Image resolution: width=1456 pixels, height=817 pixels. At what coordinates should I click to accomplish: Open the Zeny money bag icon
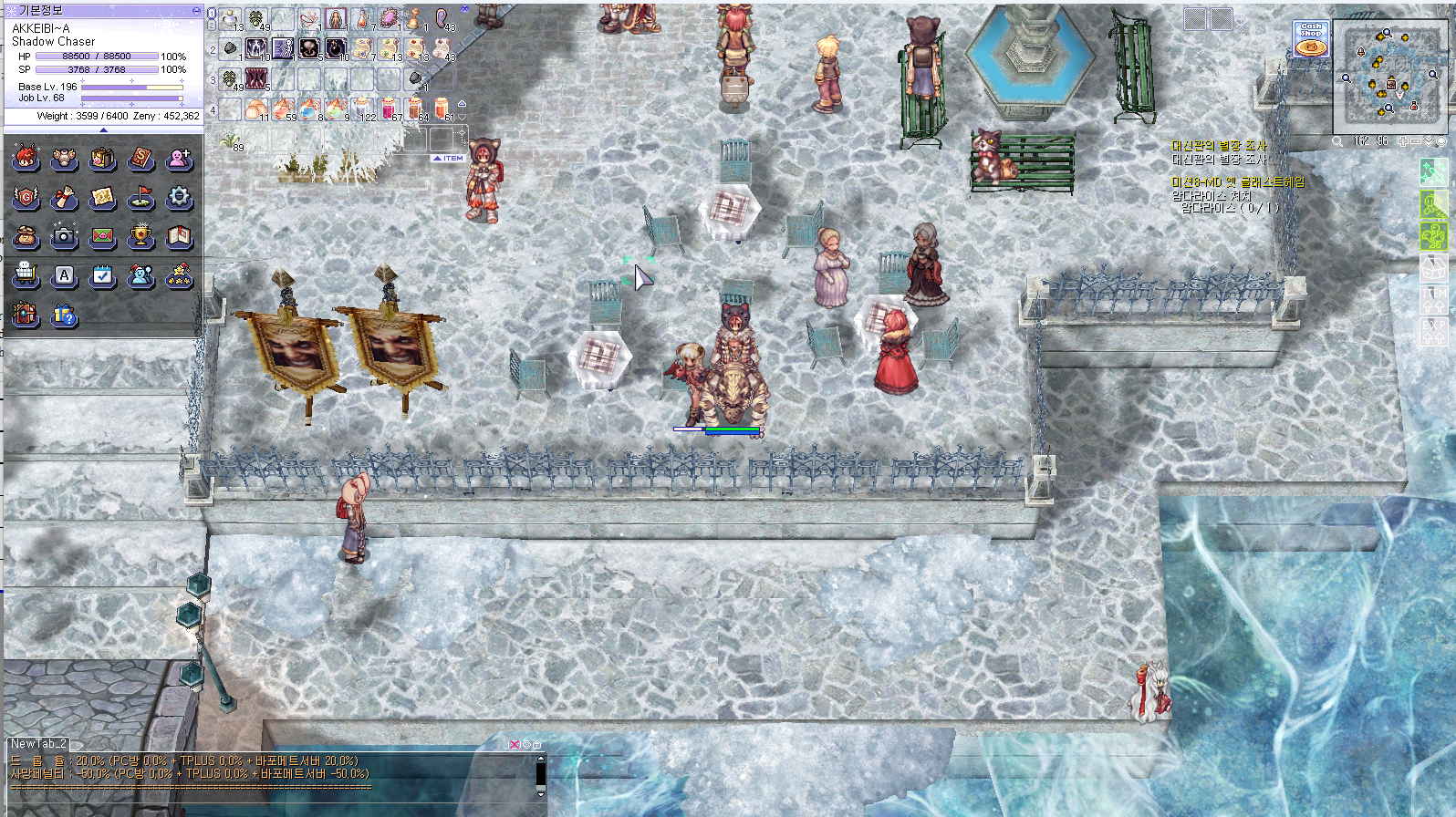click(26, 236)
